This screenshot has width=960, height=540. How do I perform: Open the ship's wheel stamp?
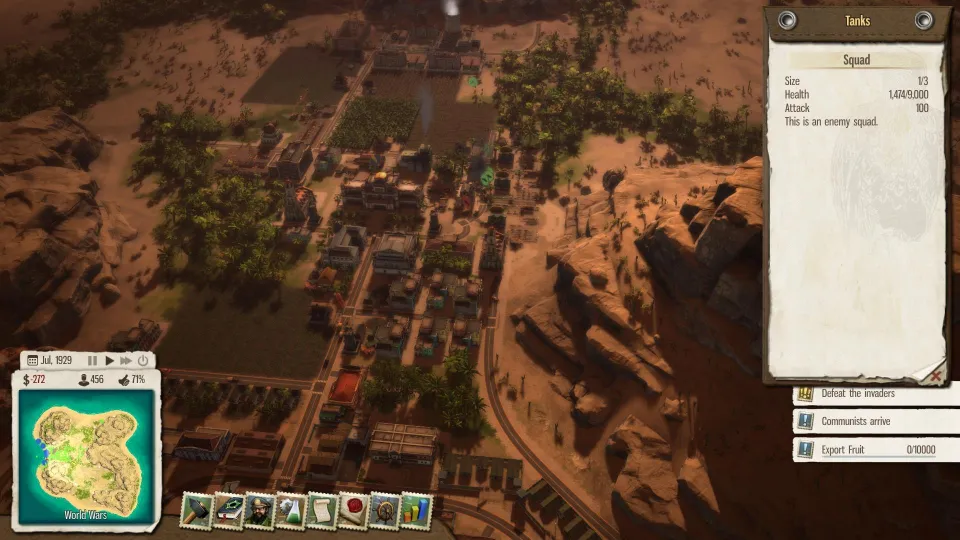[384, 511]
